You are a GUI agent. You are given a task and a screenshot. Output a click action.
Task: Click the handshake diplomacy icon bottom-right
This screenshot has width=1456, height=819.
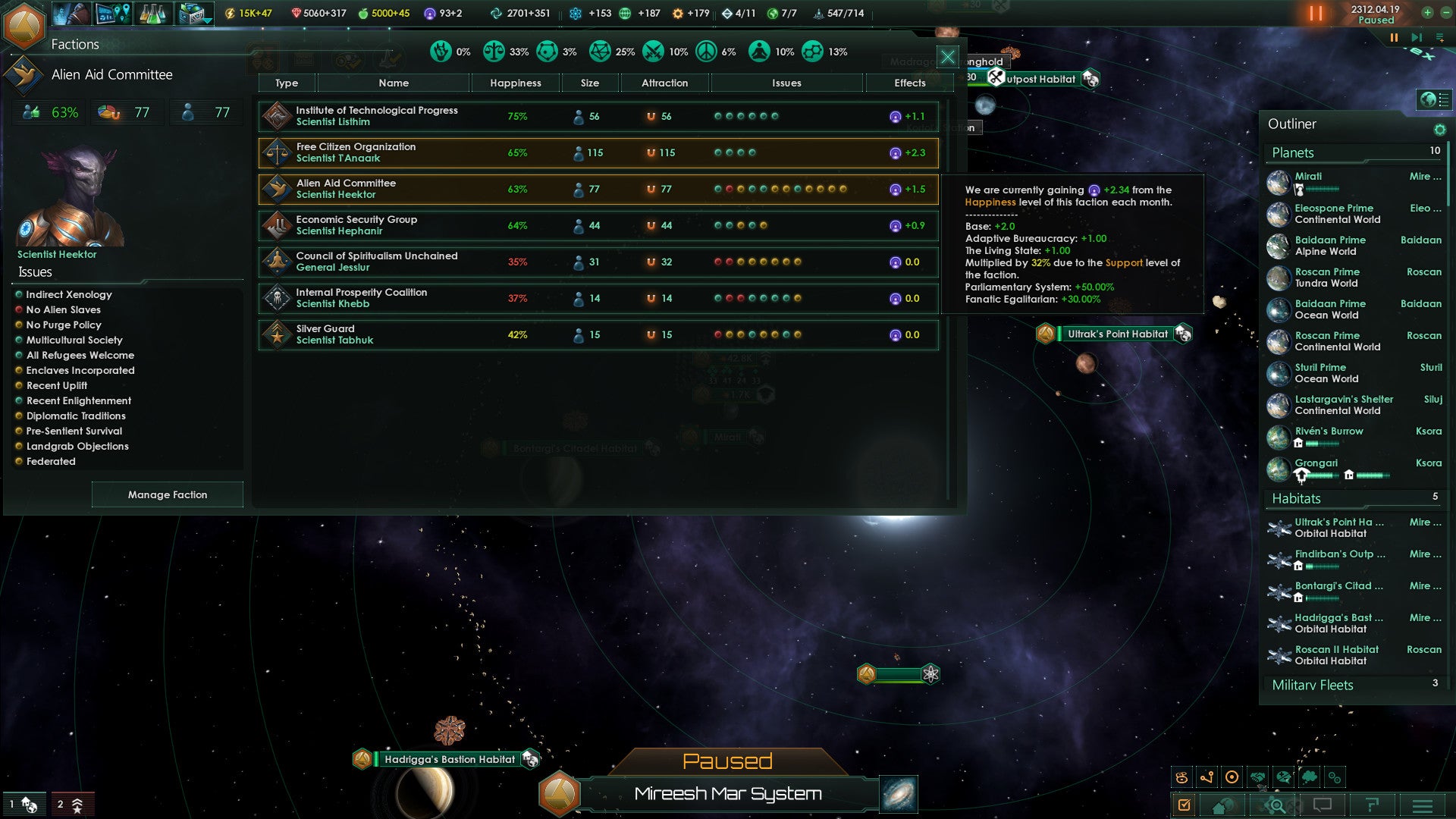(x=1257, y=777)
